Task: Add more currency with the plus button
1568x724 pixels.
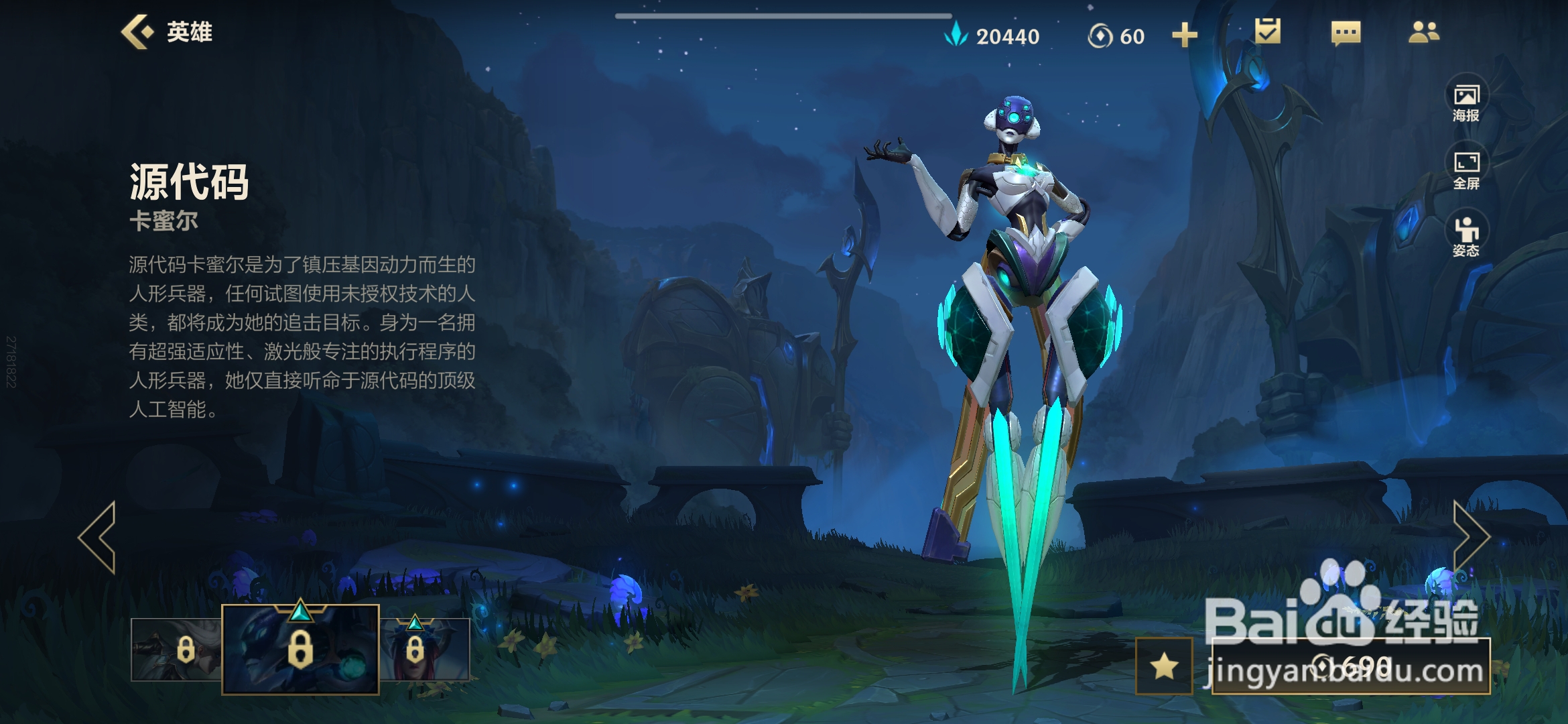Action: (x=1184, y=36)
